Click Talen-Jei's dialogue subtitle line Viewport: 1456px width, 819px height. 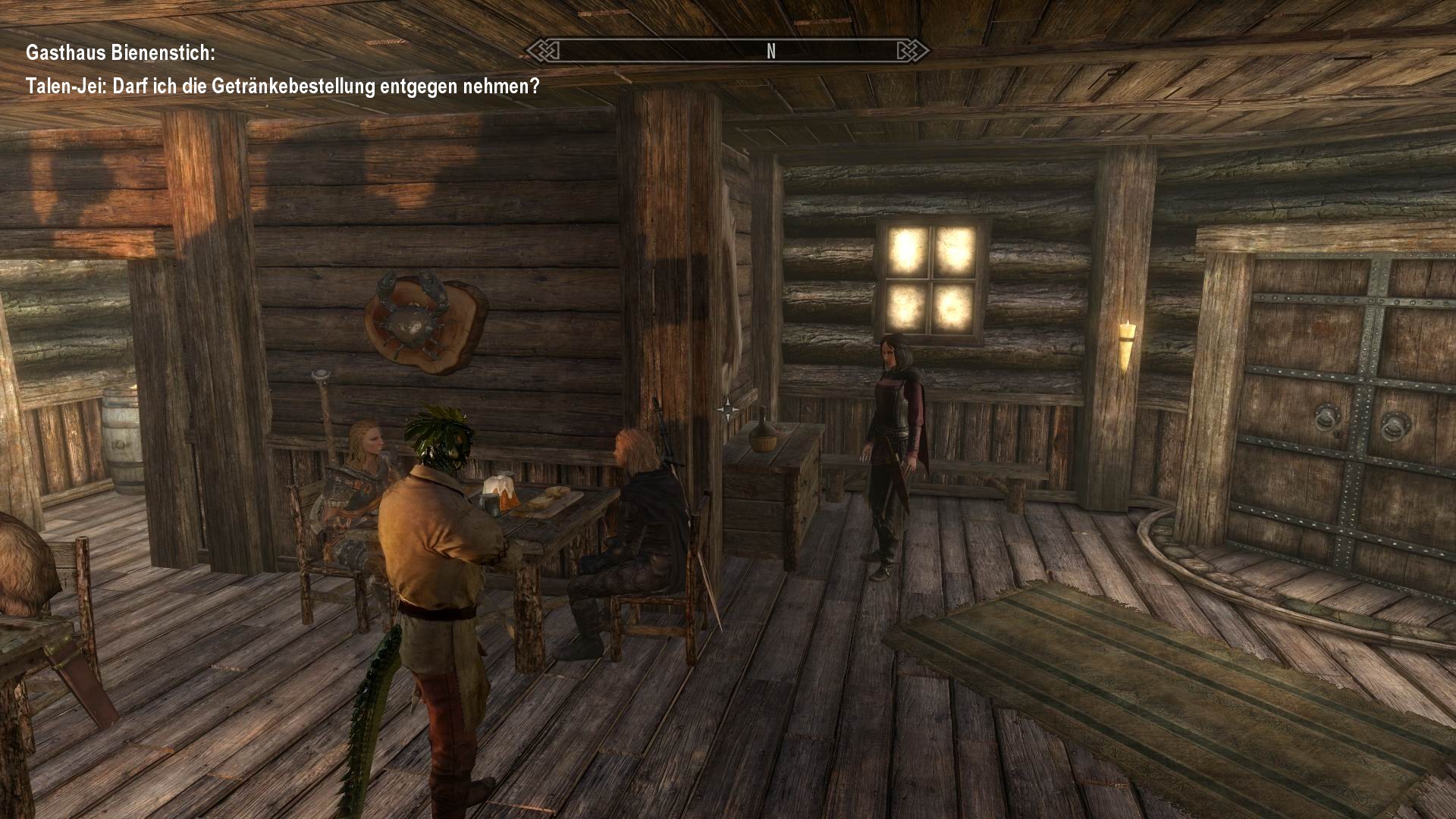coord(284,87)
